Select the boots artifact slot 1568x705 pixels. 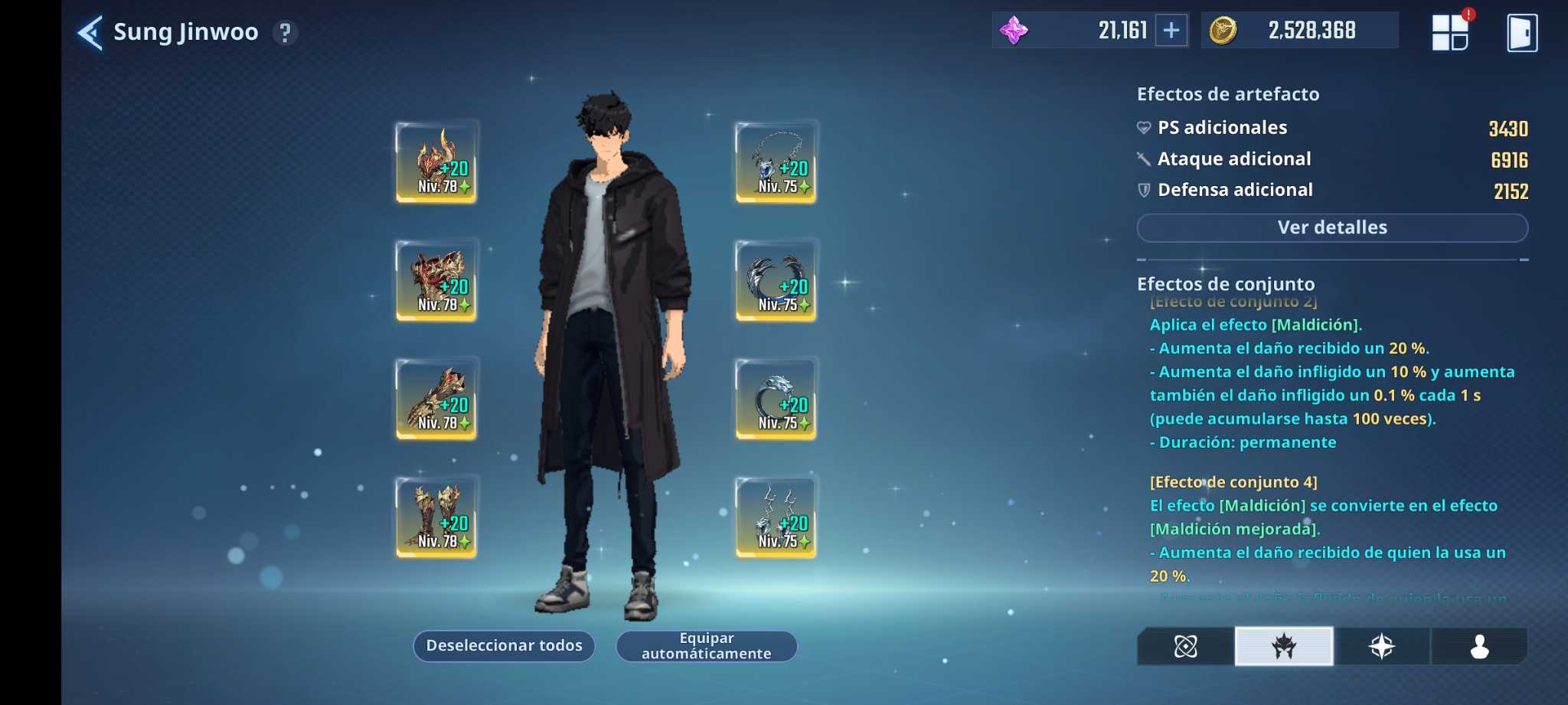[436, 517]
